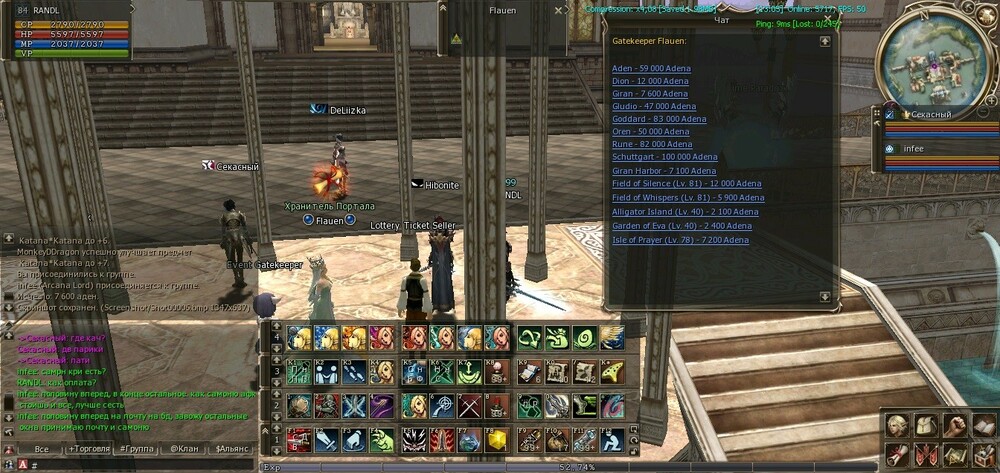Viewport: 1000px width, 473px height.
Task: Open the @Клан chat tab
Action: pos(183,449)
